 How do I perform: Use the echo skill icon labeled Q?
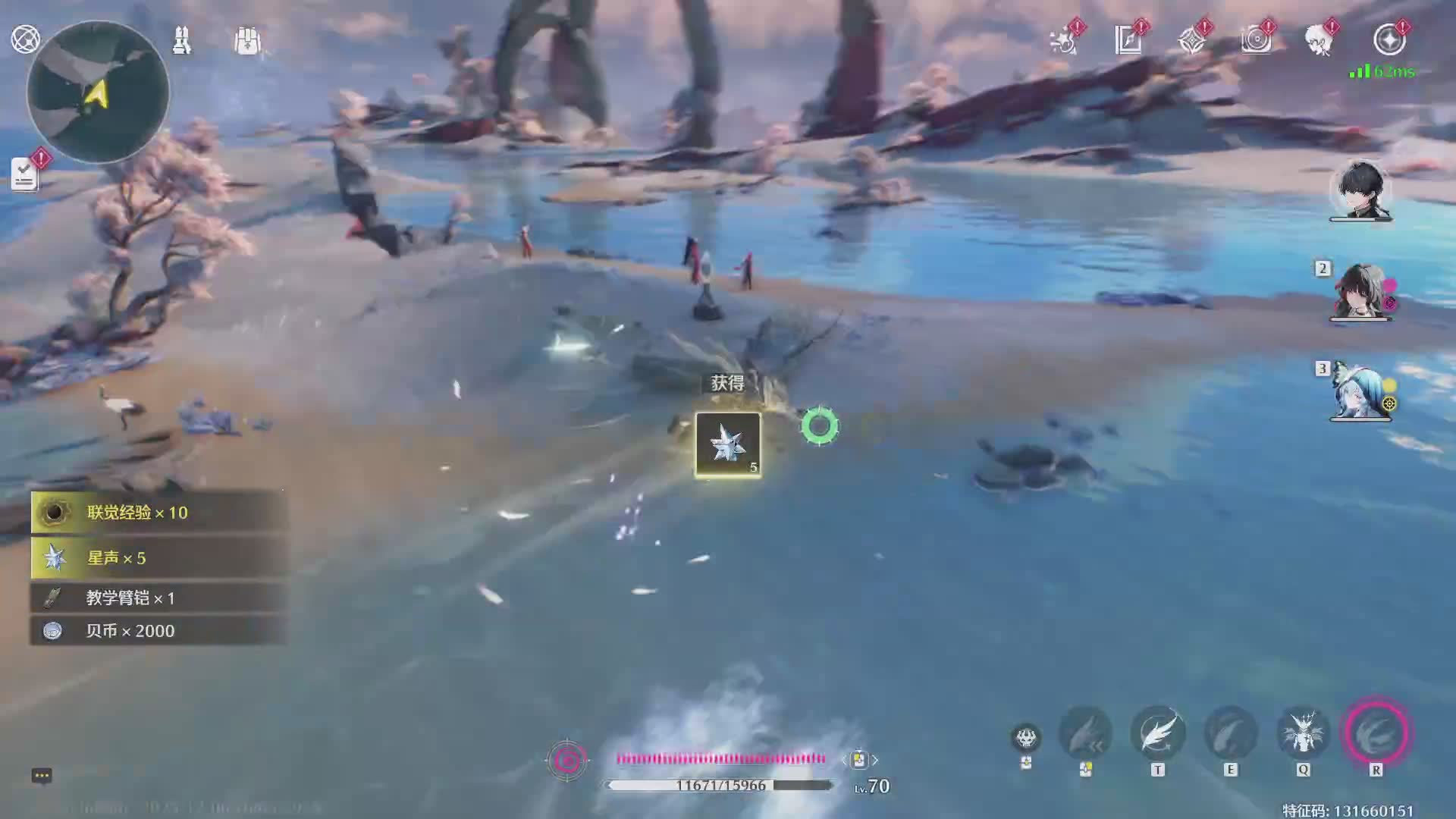point(1304,733)
